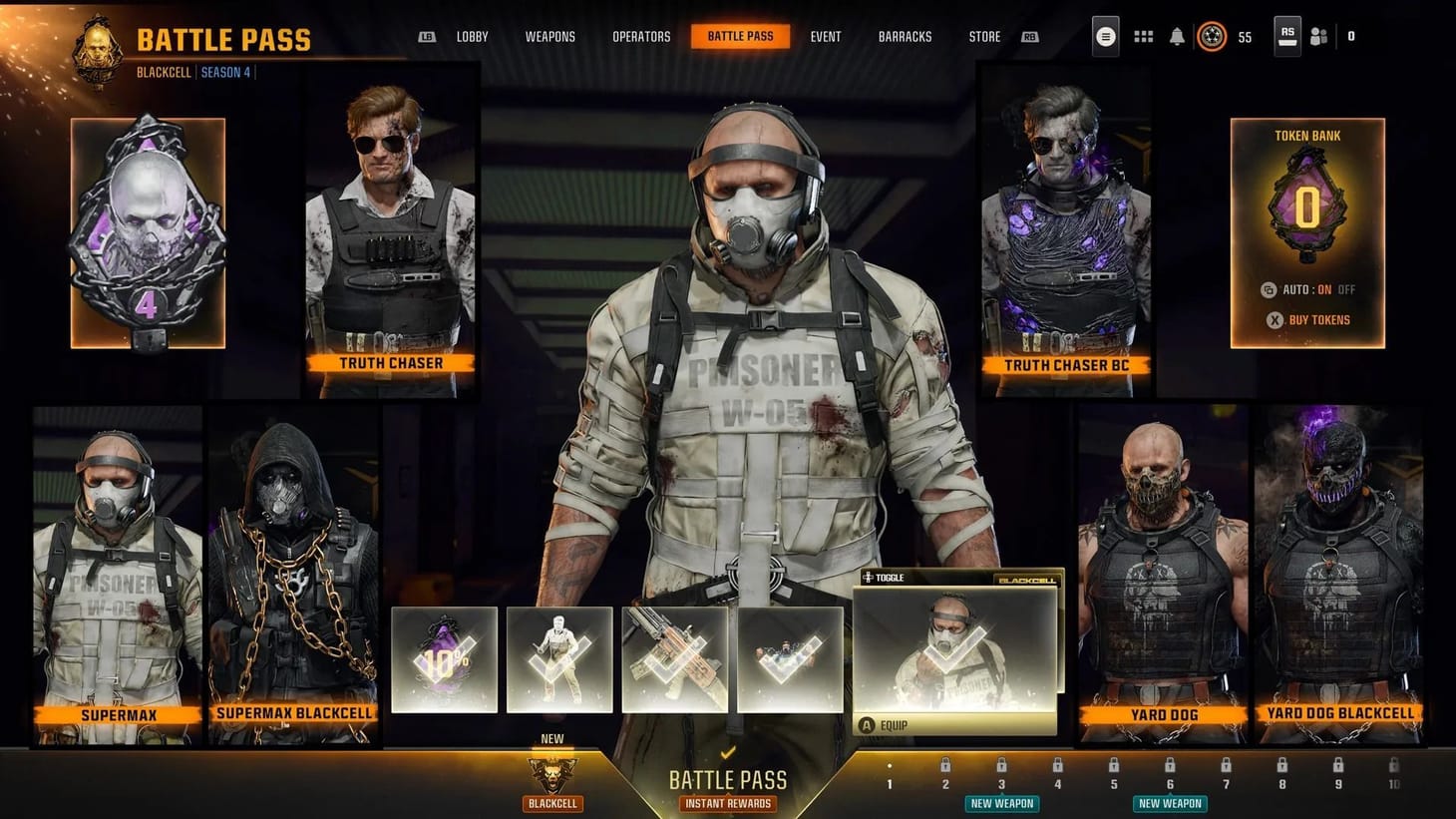Switch to the OPERATORS tab
The image size is (1456, 819).
point(641,36)
